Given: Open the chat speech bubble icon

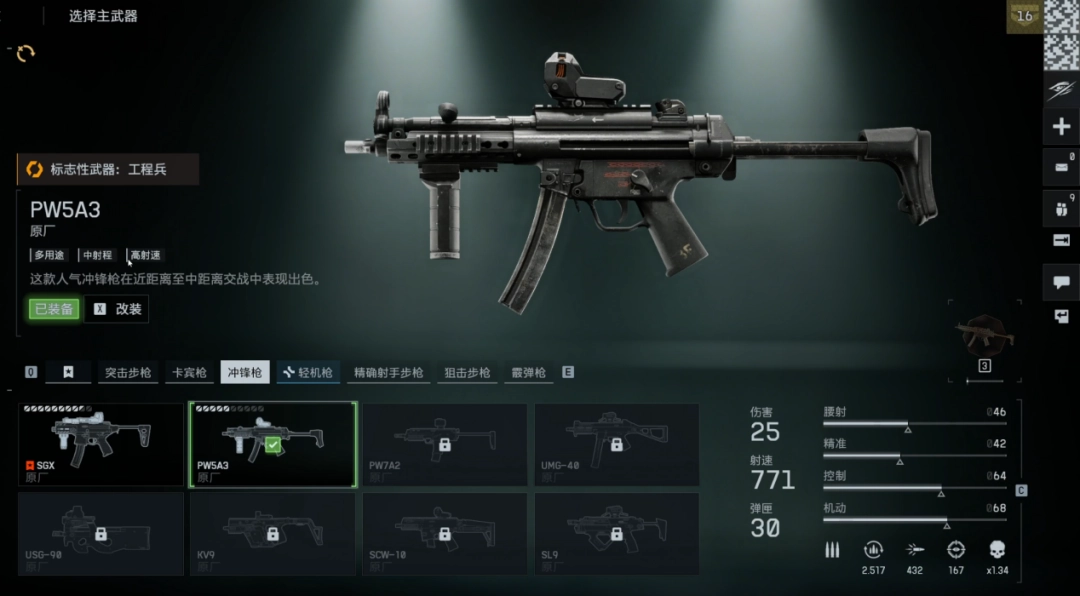Looking at the screenshot, I should click(x=1060, y=282).
